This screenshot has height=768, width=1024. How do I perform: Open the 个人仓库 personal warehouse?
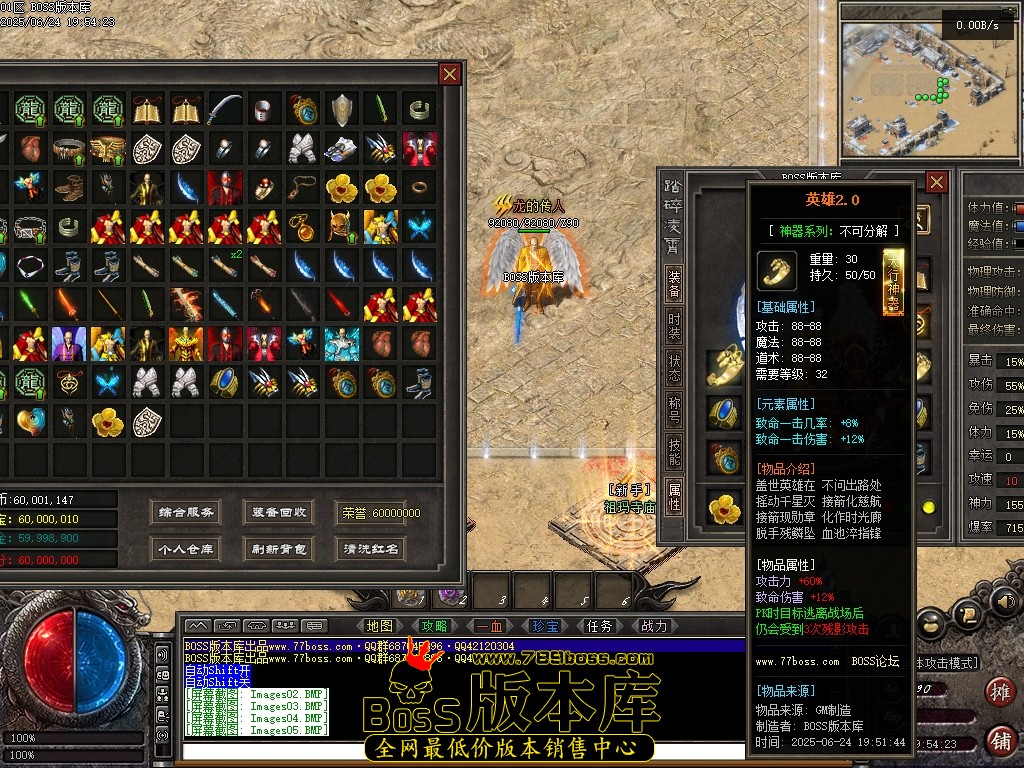pos(186,549)
